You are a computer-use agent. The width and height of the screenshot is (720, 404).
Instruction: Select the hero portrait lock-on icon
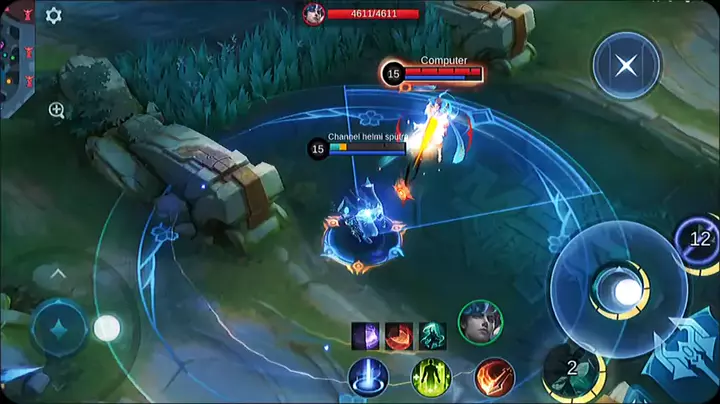click(480, 322)
